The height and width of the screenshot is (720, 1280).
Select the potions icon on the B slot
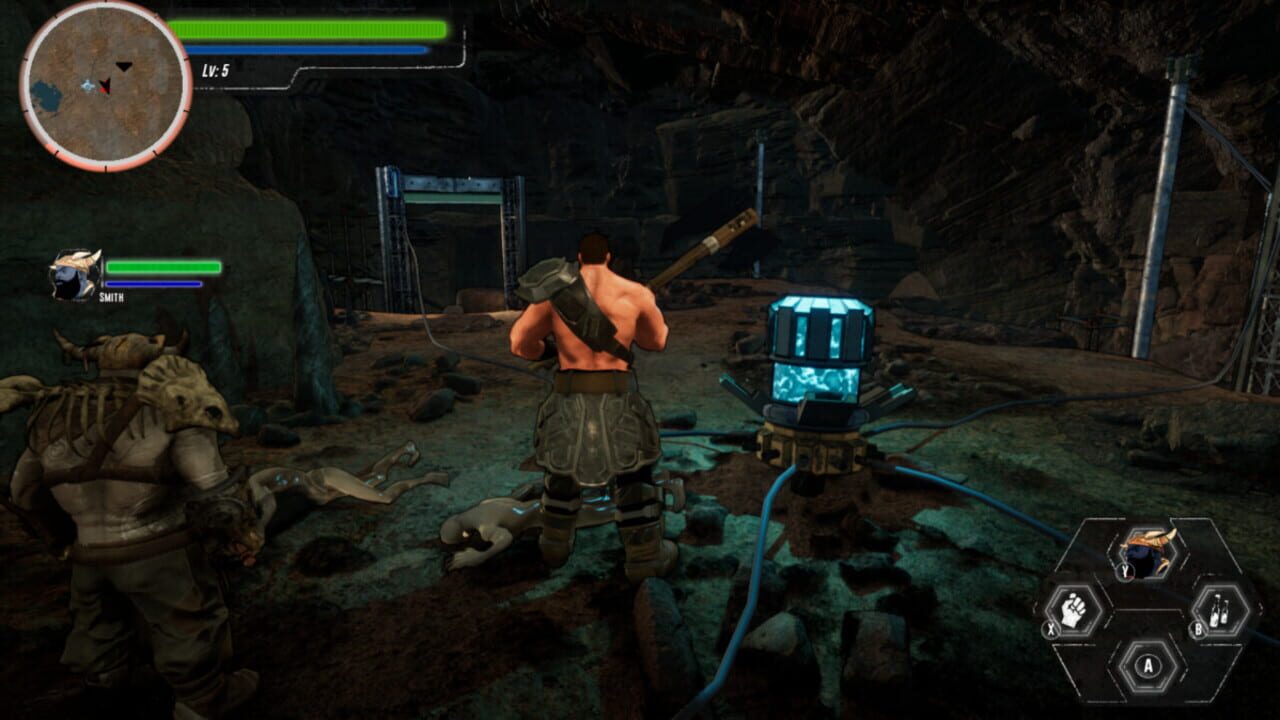coord(1218,613)
